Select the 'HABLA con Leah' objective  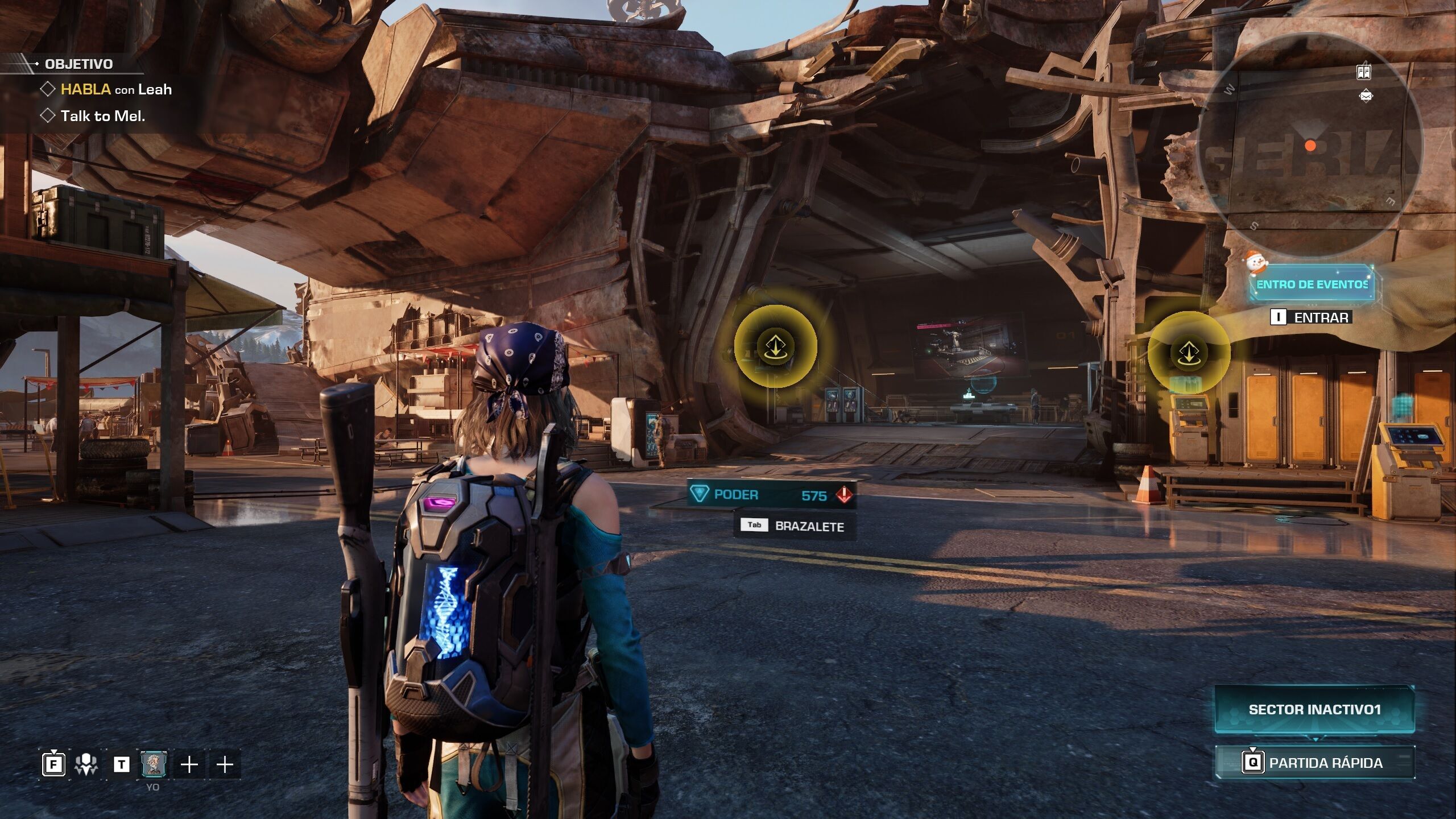pyautogui.click(x=115, y=89)
